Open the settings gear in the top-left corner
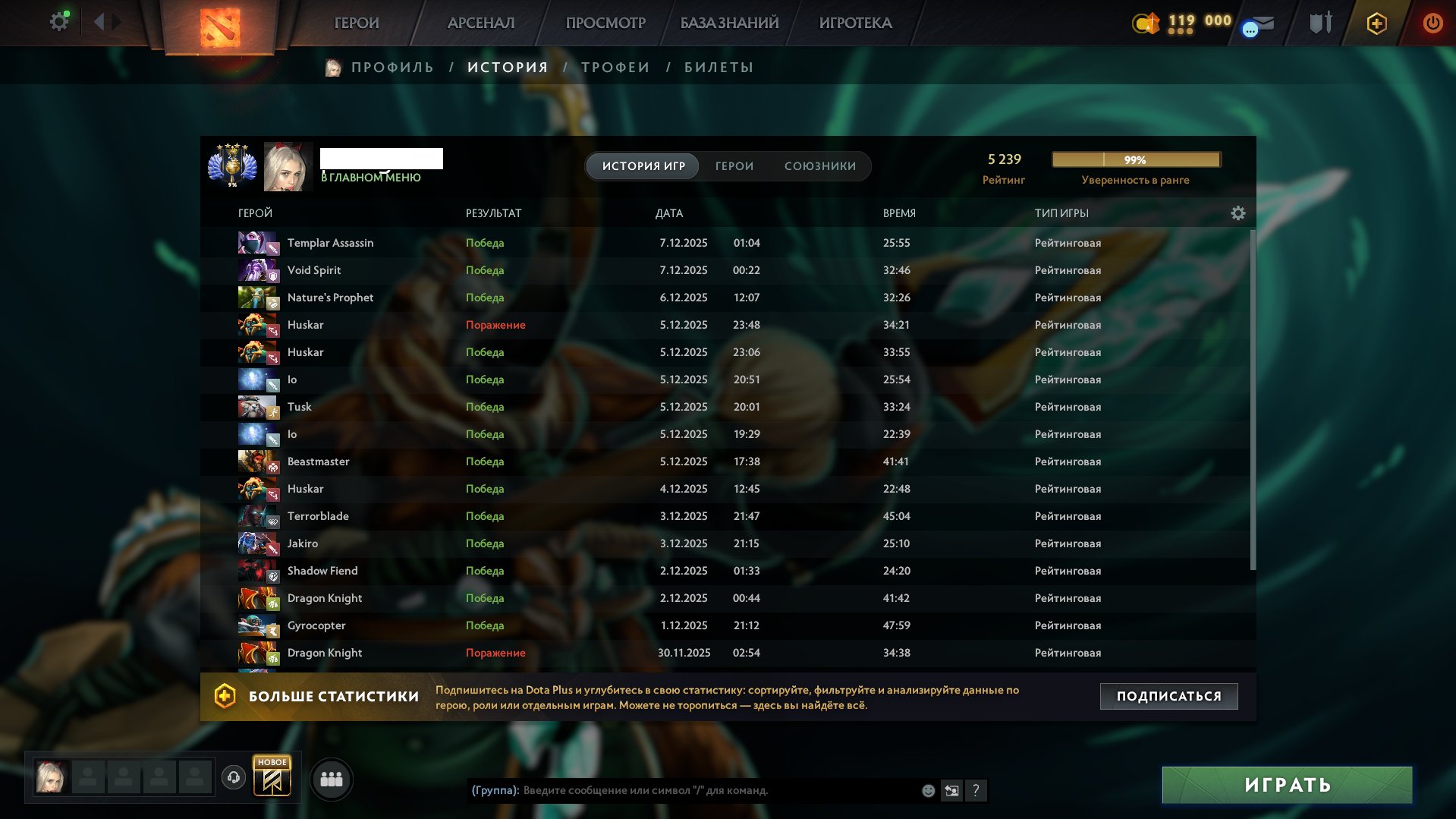The image size is (1456, 819). point(58,20)
